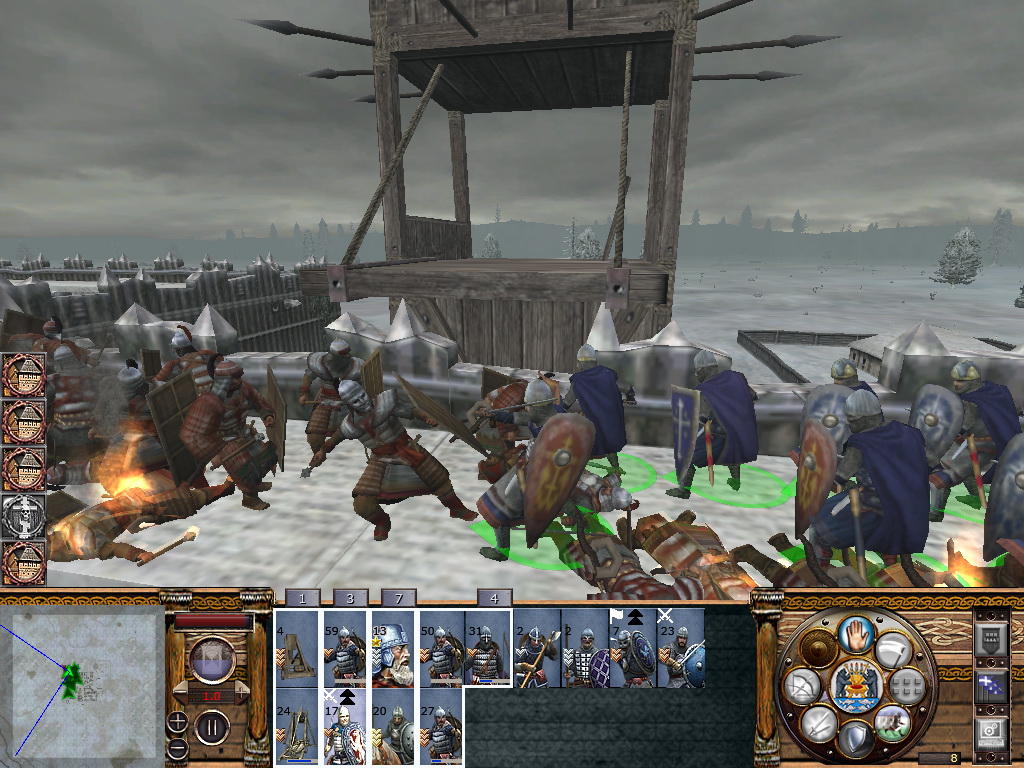
Task: Zoom in the minimap
Action: [x=177, y=720]
